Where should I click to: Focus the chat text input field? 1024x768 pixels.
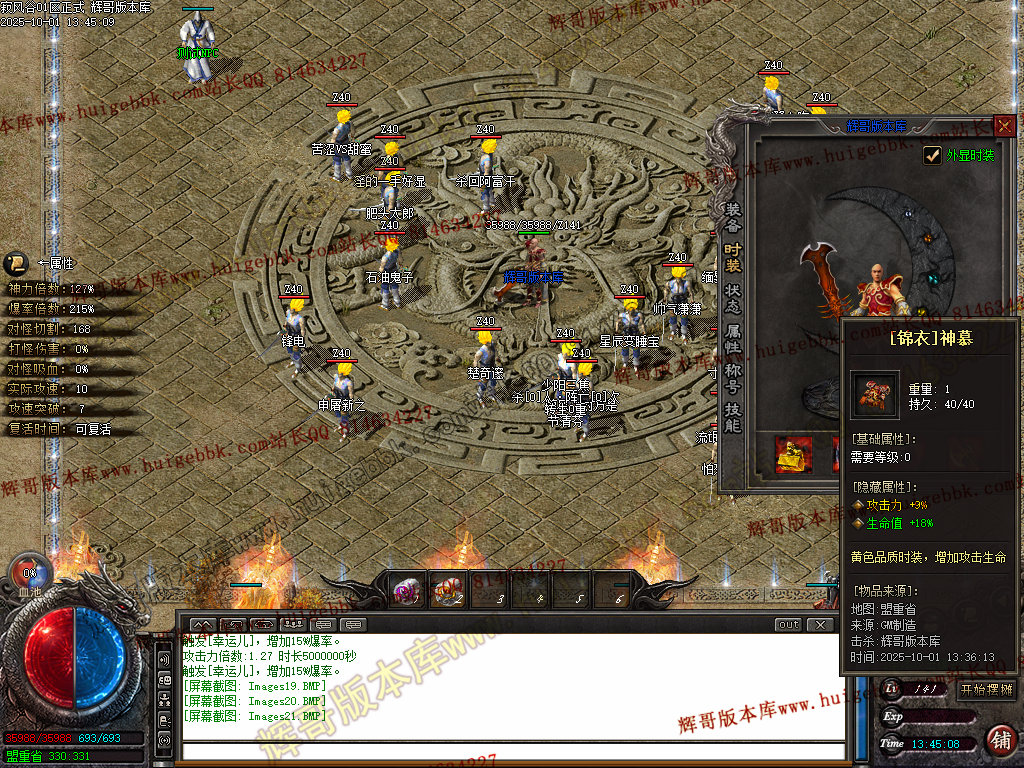click(510, 752)
